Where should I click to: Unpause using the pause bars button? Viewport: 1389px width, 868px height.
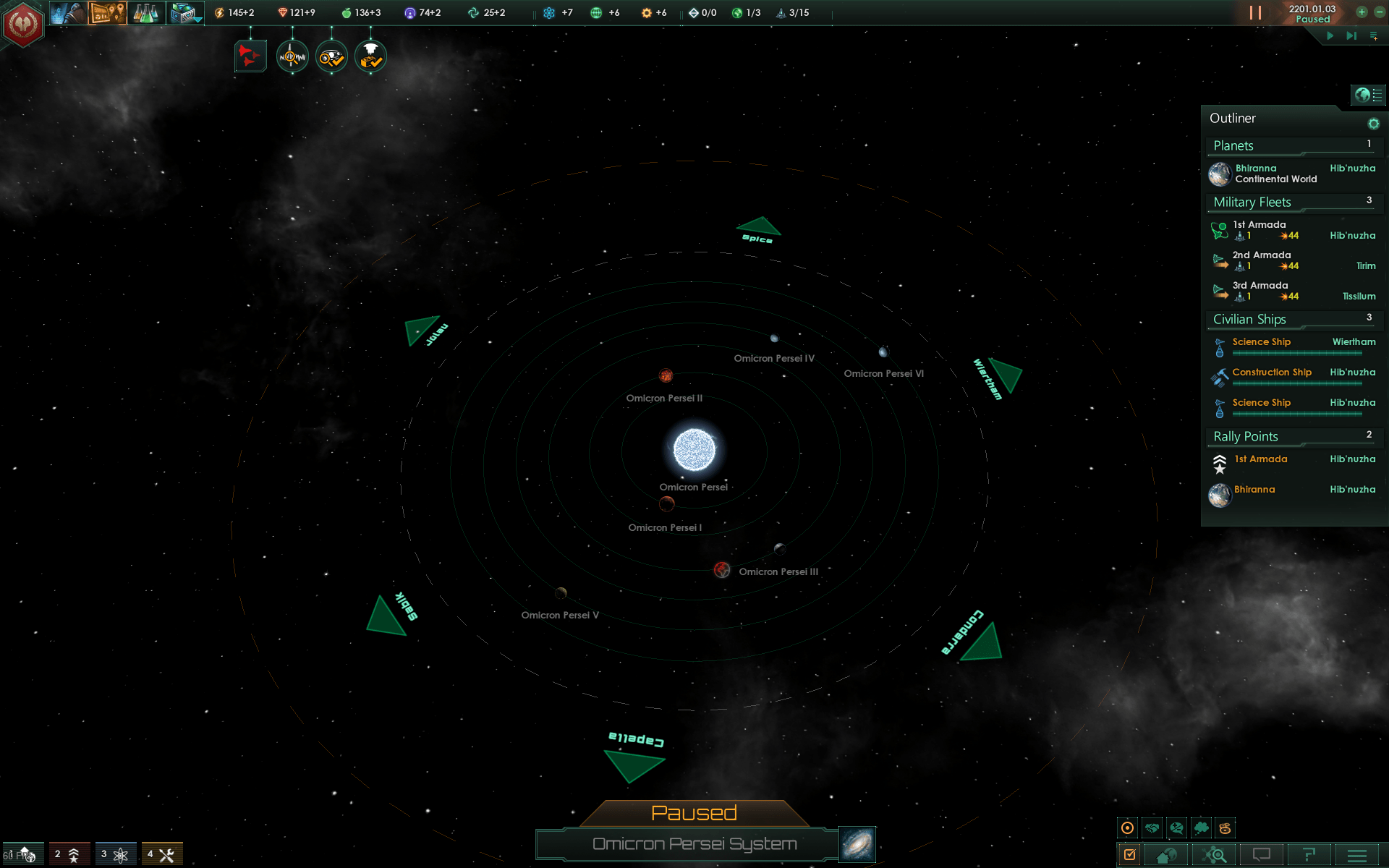pyautogui.click(x=1255, y=13)
